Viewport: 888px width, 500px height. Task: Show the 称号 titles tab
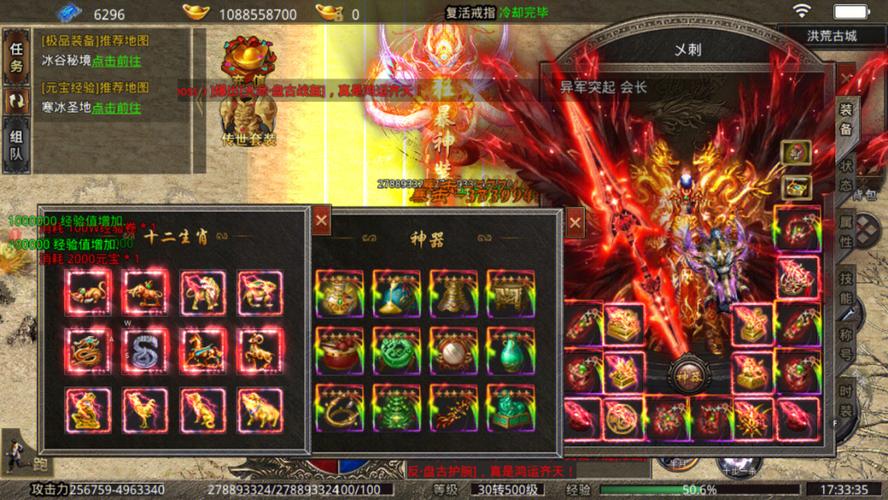(x=846, y=346)
